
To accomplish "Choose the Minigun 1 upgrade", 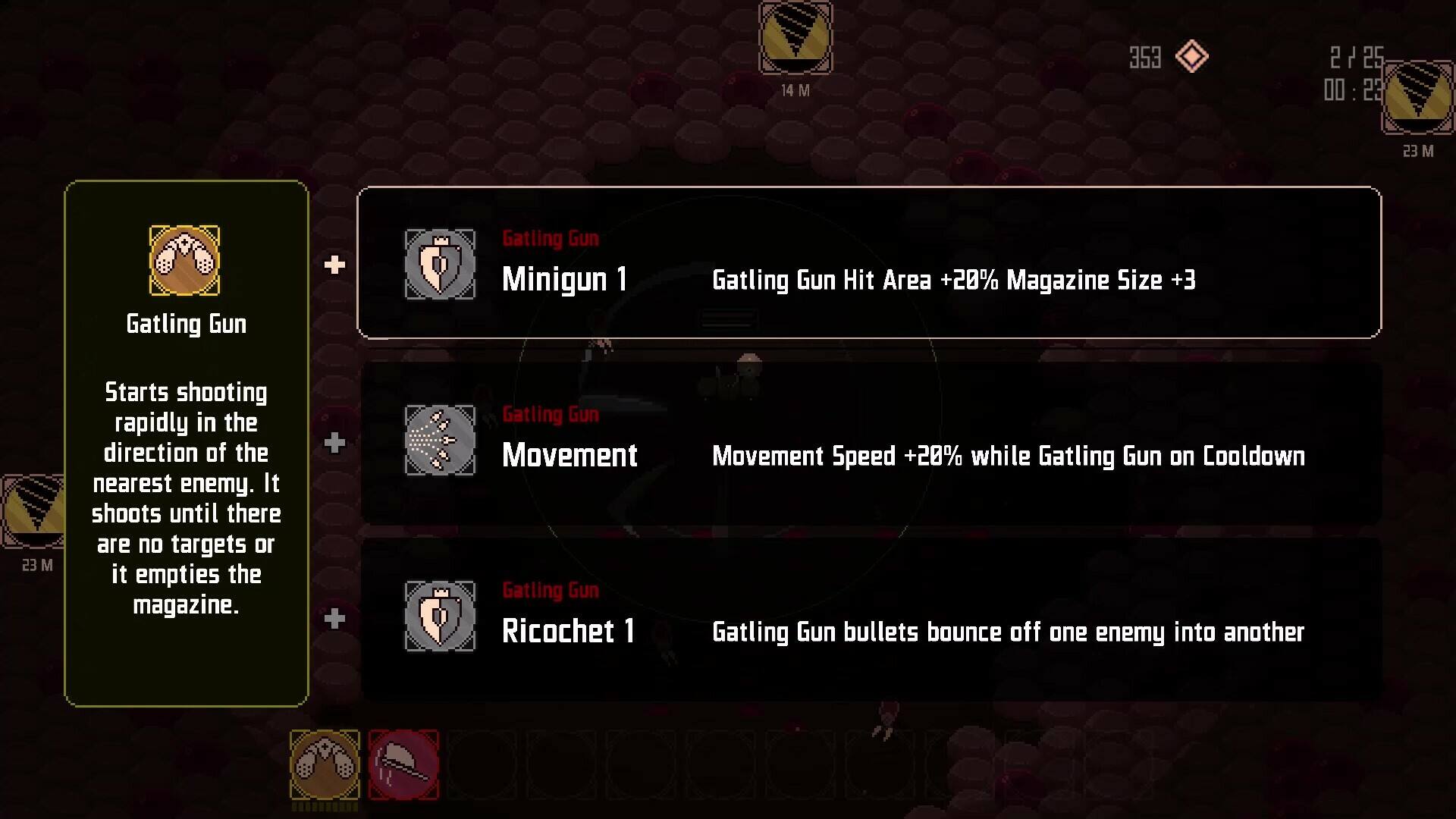I will [868, 262].
